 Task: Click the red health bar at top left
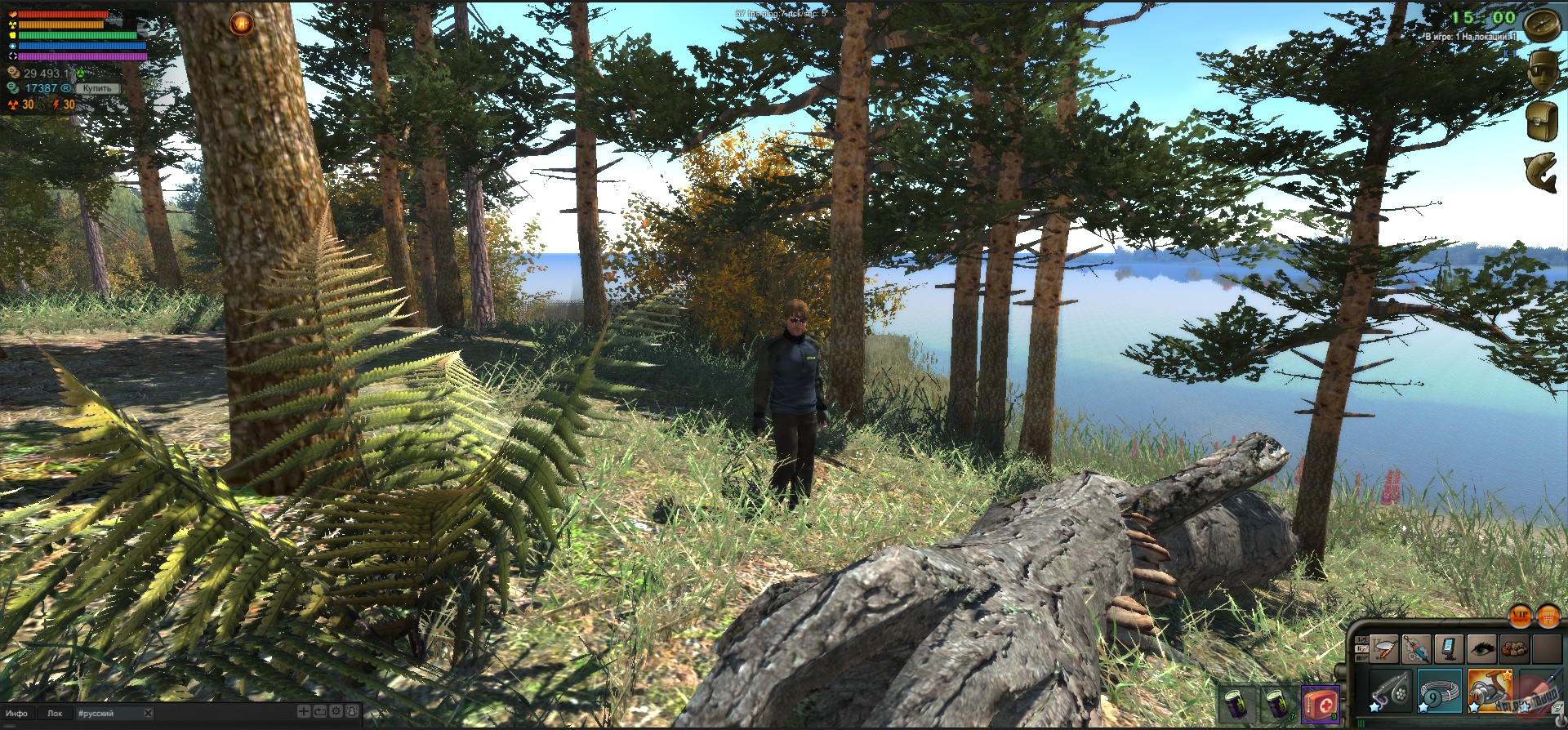click(x=61, y=15)
